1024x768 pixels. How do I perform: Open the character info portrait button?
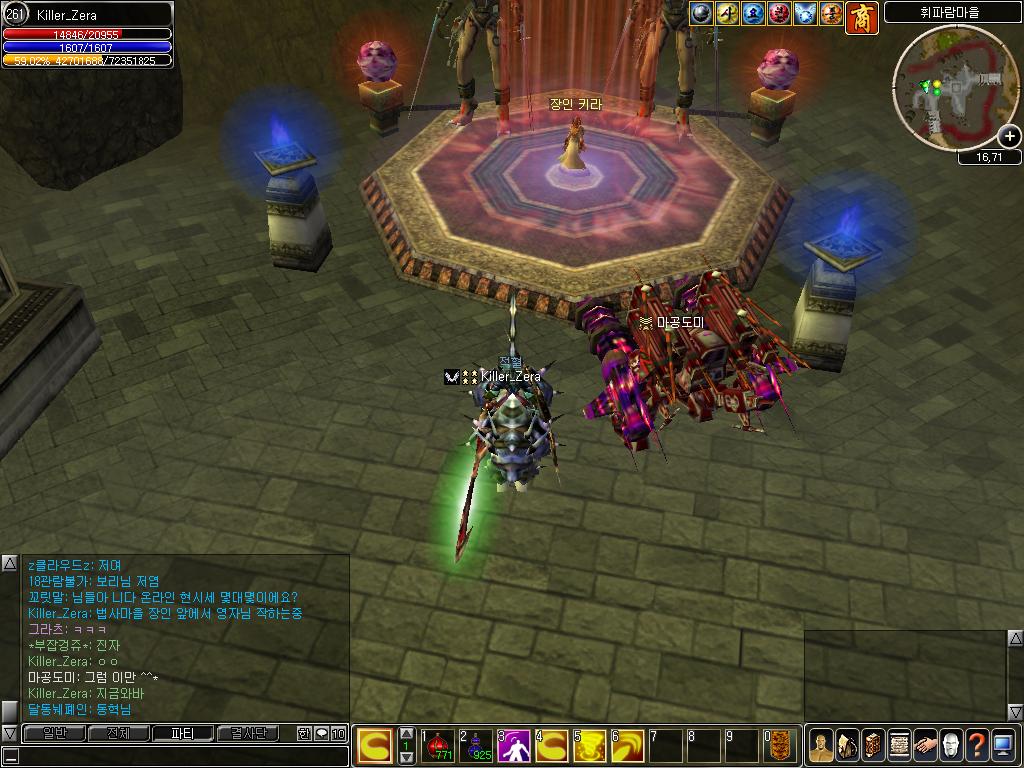821,745
